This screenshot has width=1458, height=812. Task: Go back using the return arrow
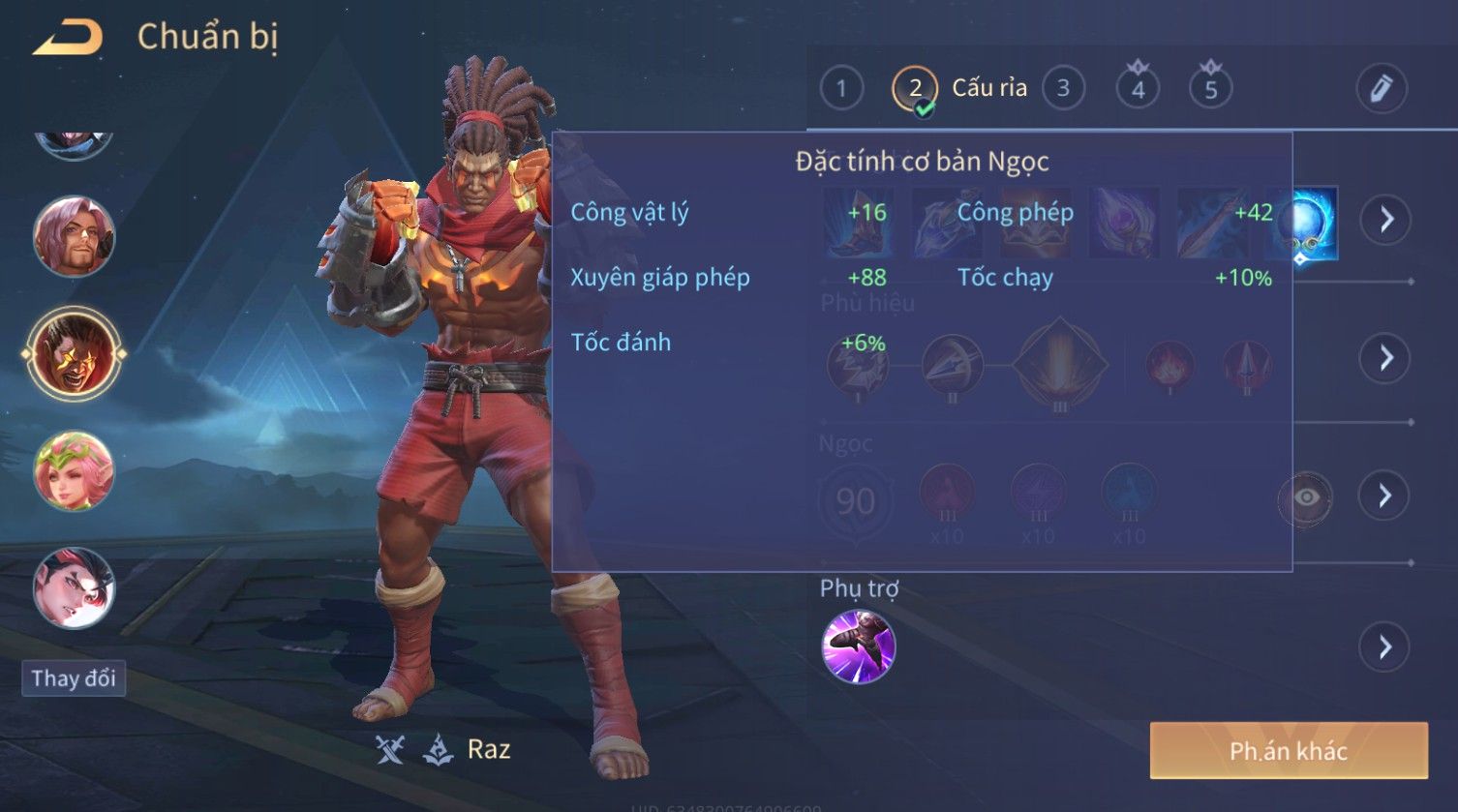pos(68,39)
